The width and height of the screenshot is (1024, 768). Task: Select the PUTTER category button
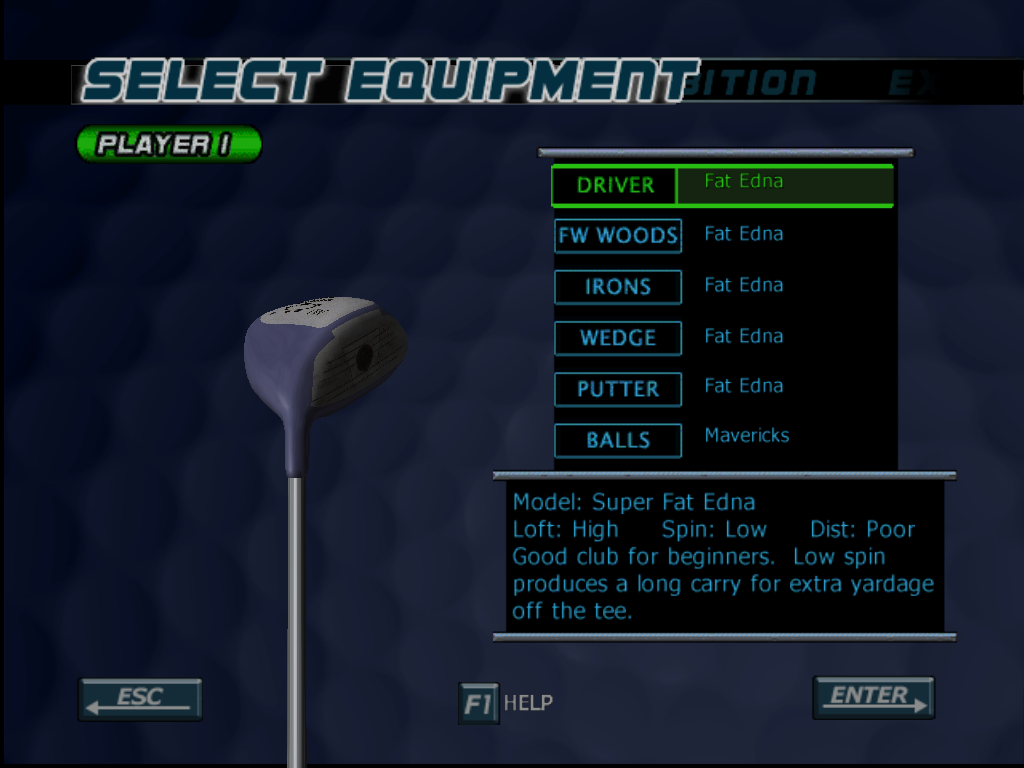(618, 389)
